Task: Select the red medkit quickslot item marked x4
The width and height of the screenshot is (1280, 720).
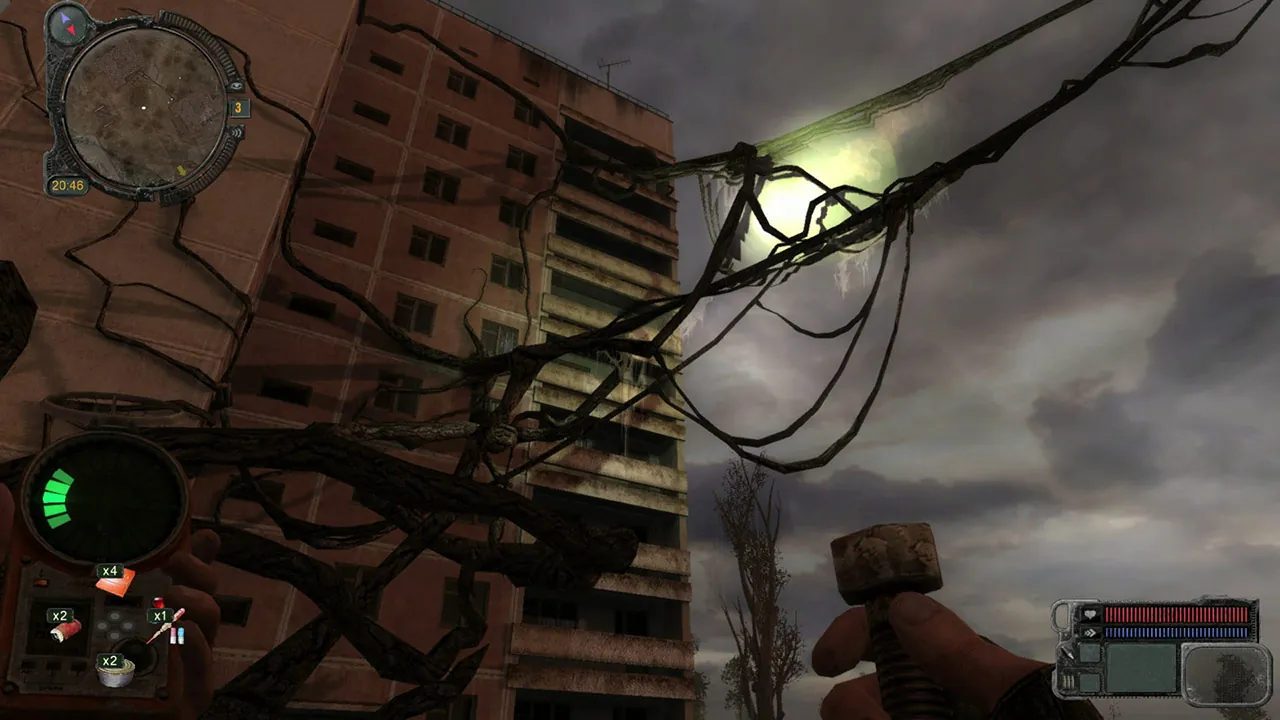Action: (x=113, y=585)
